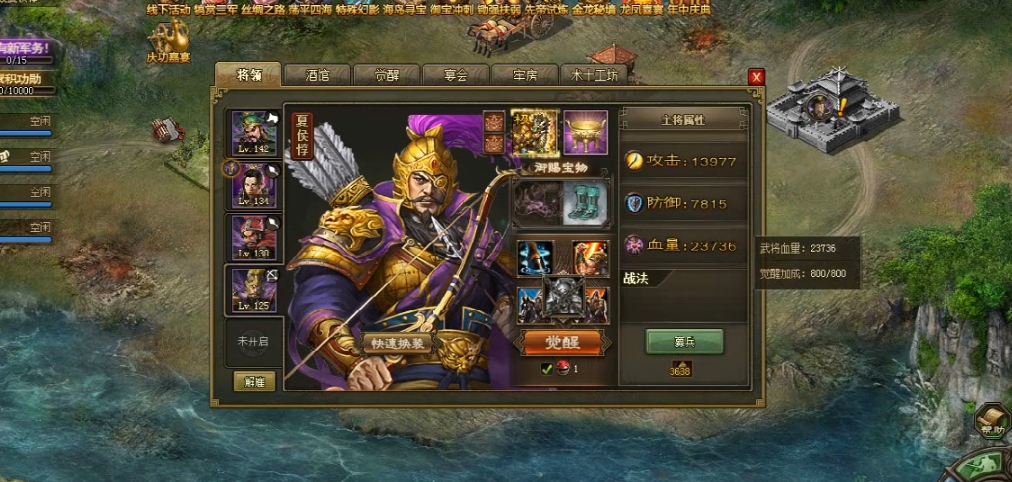1012x482 pixels.
Task: Select the Lv.134 general portrait
Action: pyautogui.click(x=254, y=184)
